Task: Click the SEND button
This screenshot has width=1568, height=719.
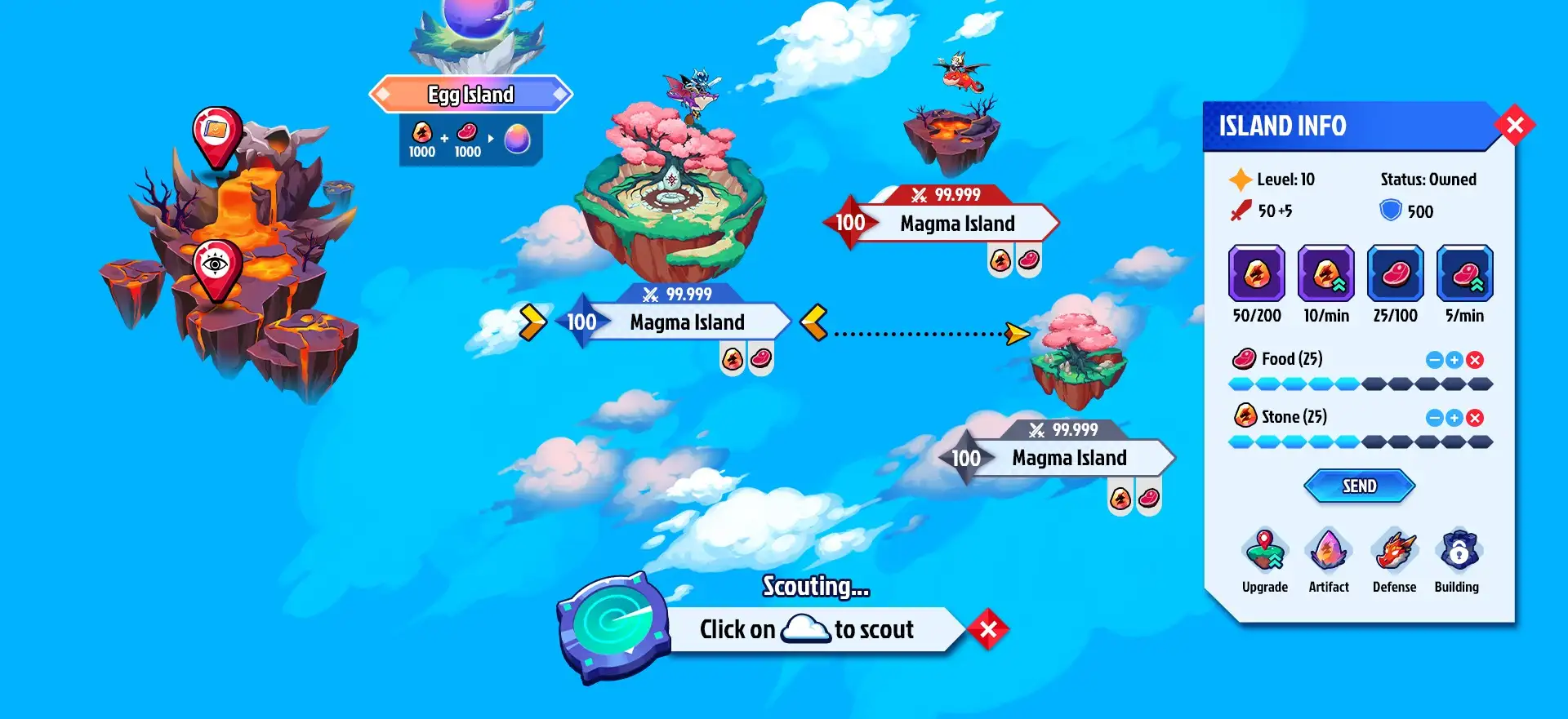Action: (x=1359, y=486)
